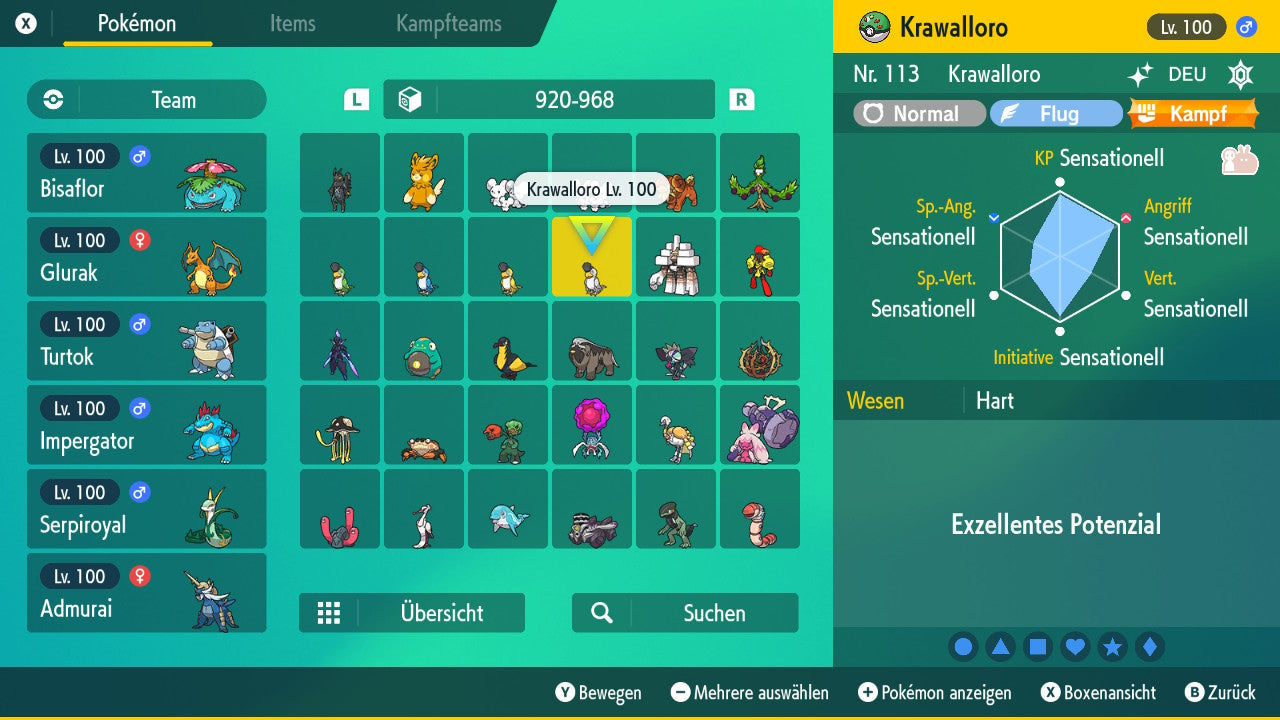Select the highlighted Krawalloro in the box

(591, 257)
